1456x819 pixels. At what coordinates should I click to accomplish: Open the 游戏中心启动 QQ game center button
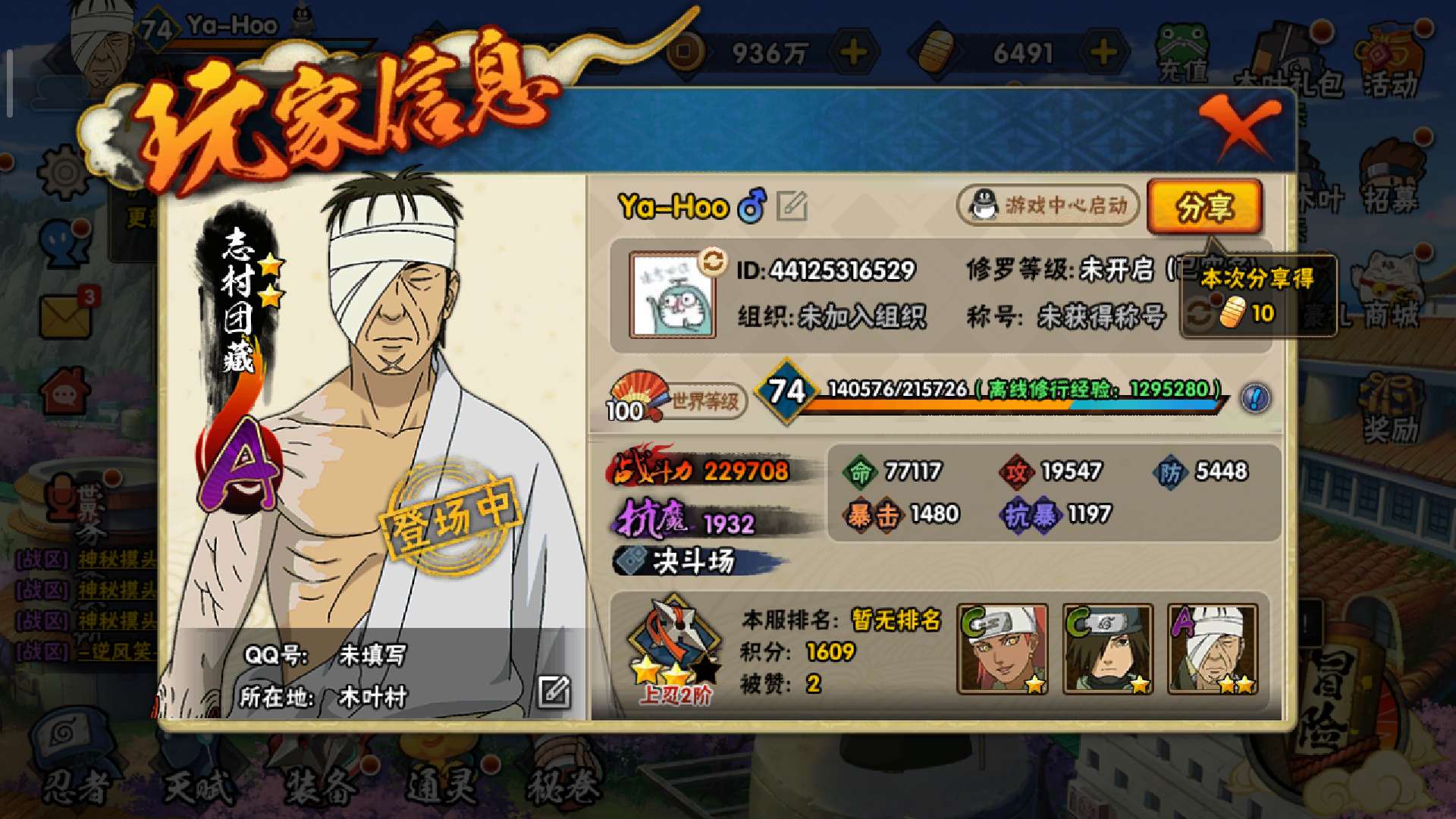(1049, 206)
